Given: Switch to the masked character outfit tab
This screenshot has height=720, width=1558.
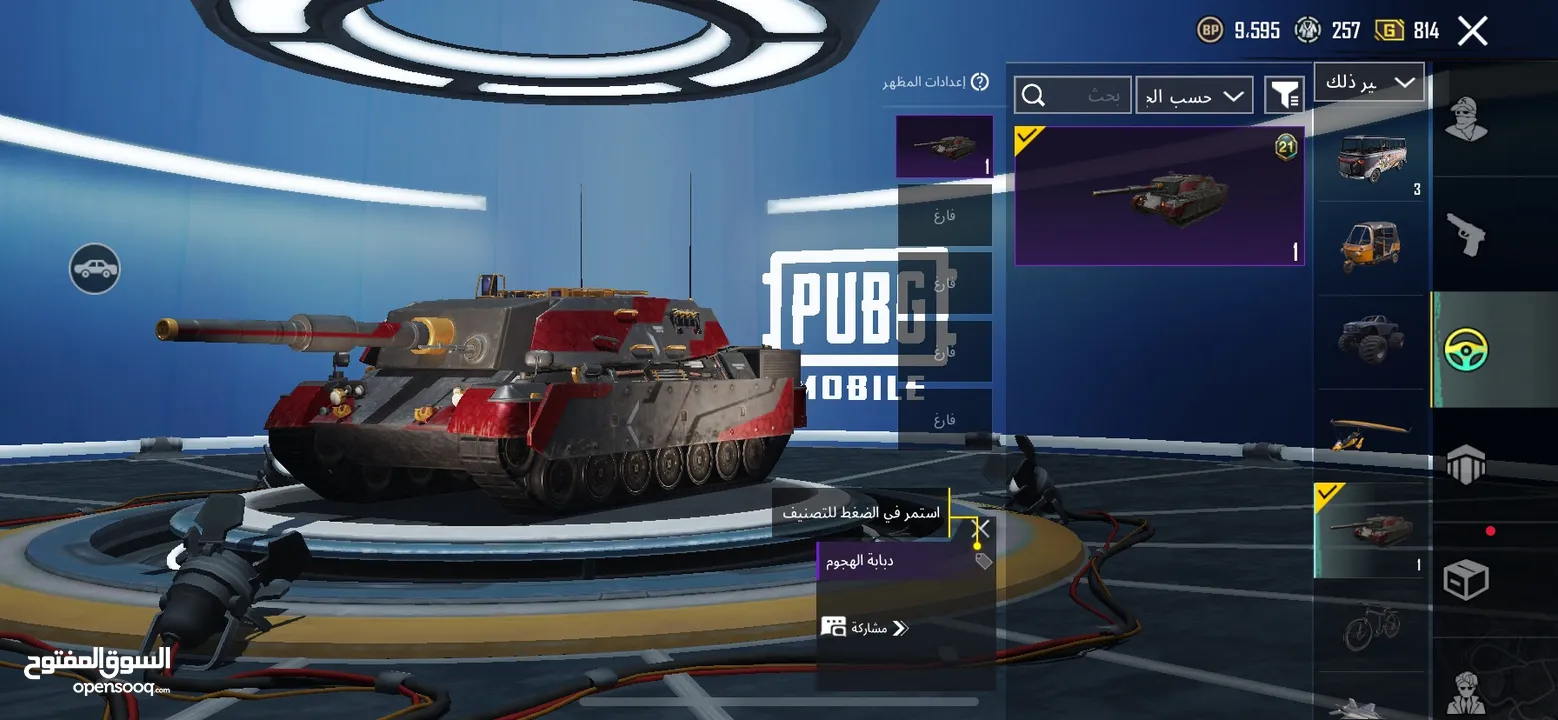Looking at the screenshot, I should coord(1467,120).
